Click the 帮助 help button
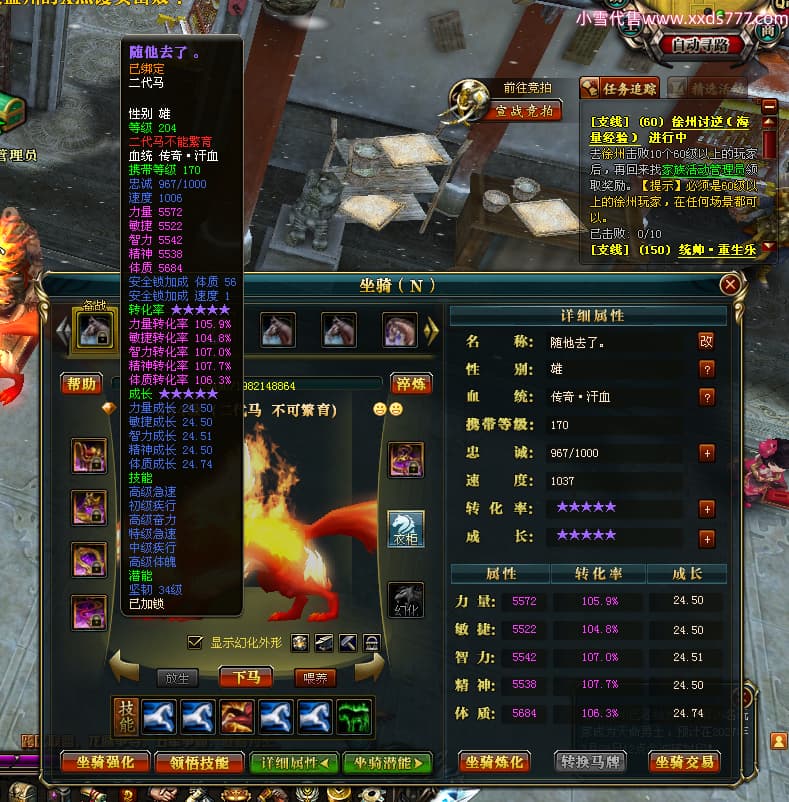This screenshot has width=789, height=802. (81, 384)
